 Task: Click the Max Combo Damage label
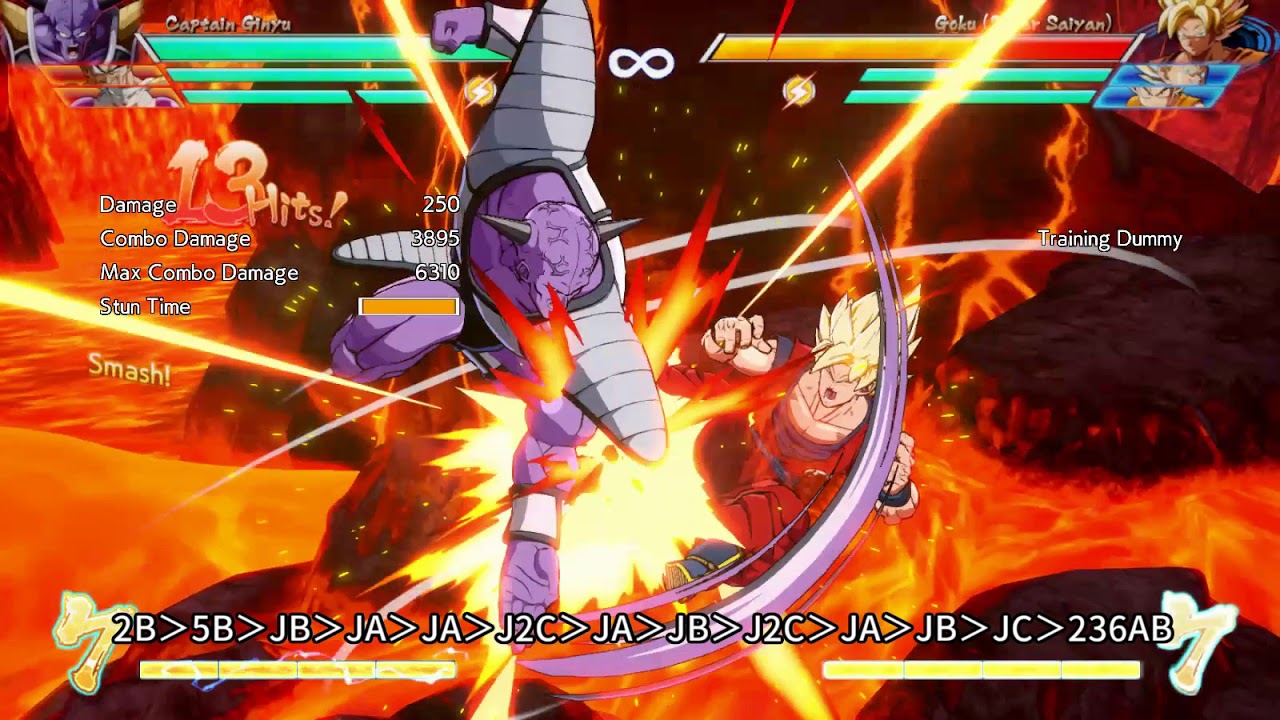click(198, 273)
